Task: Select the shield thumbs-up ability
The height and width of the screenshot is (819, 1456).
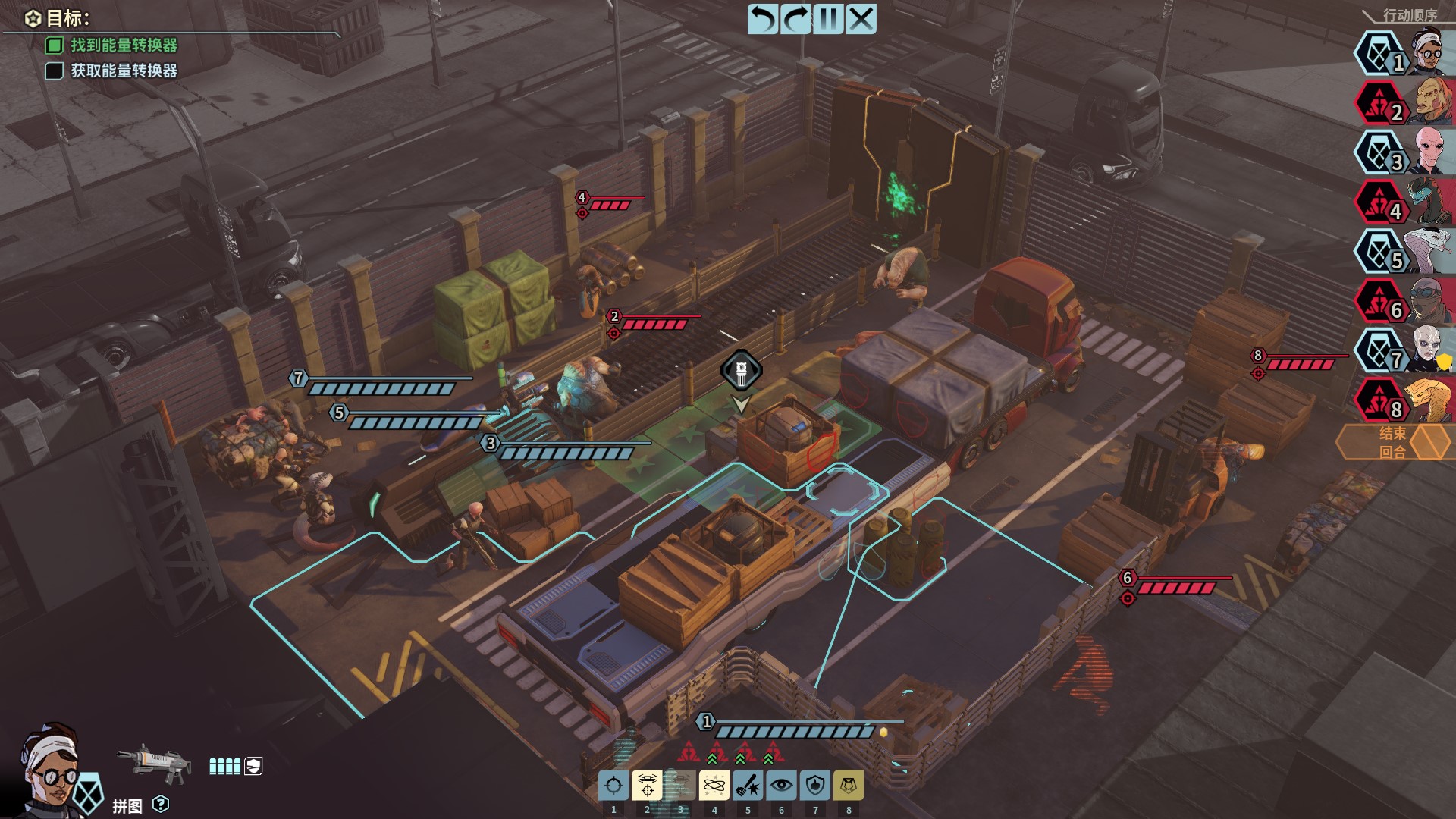Action: tap(815, 786)
